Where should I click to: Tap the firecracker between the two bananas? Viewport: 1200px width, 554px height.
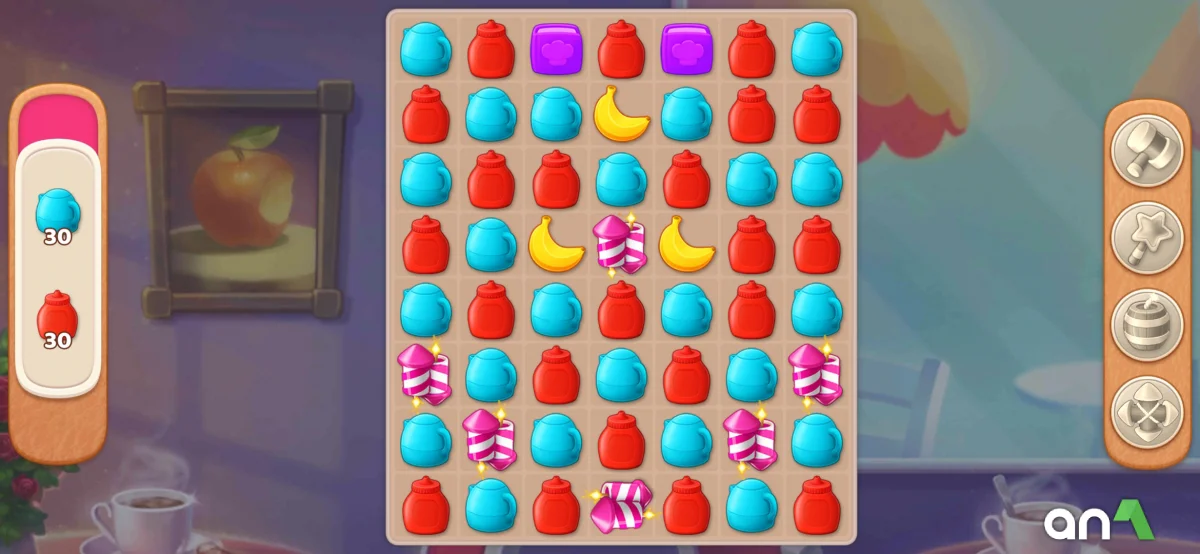pos(620,244)
